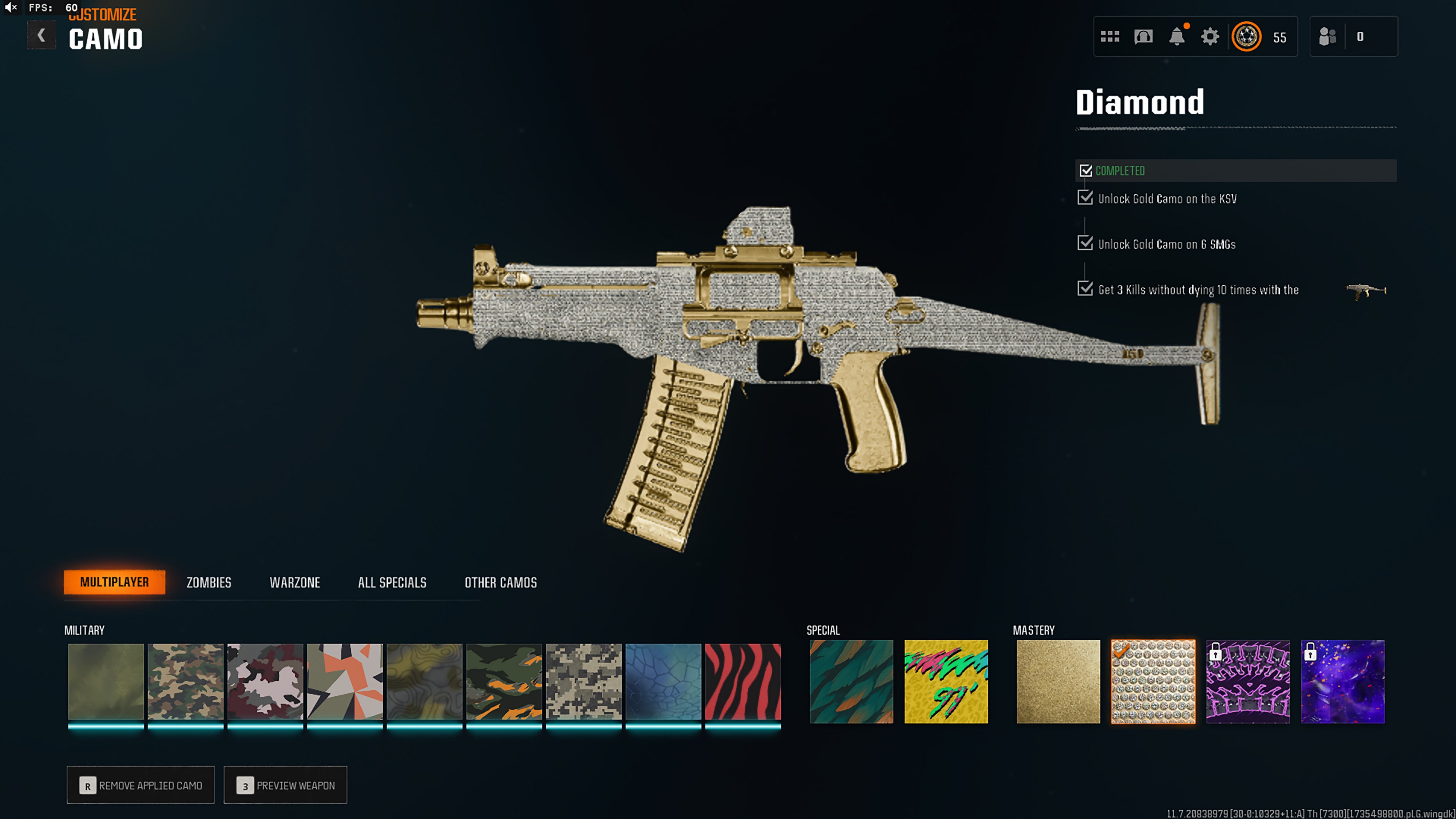Open notifications bell icon

1177,37
